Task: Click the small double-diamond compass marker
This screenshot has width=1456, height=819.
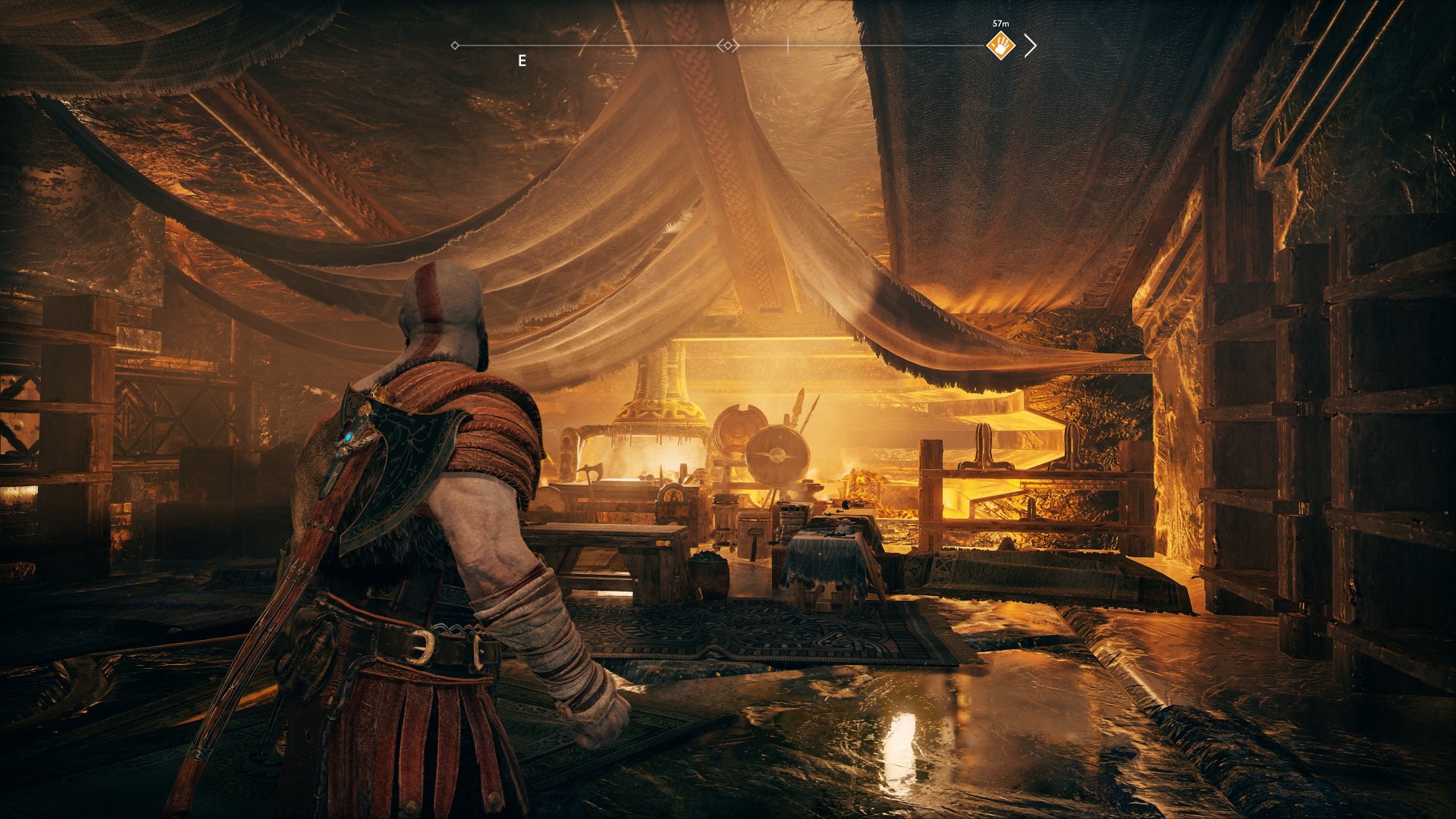Action: click(728, 46)
